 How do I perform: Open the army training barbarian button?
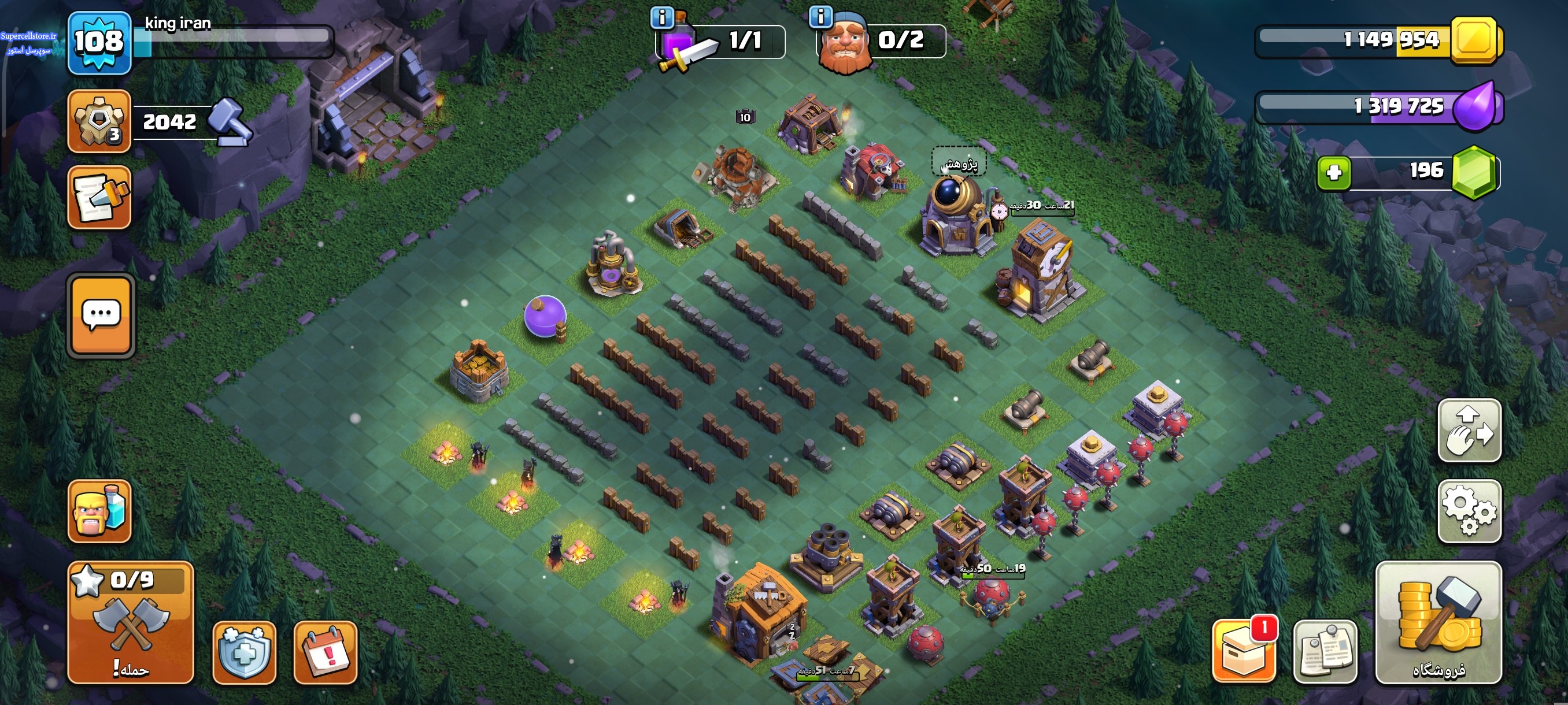pos(99,511)
